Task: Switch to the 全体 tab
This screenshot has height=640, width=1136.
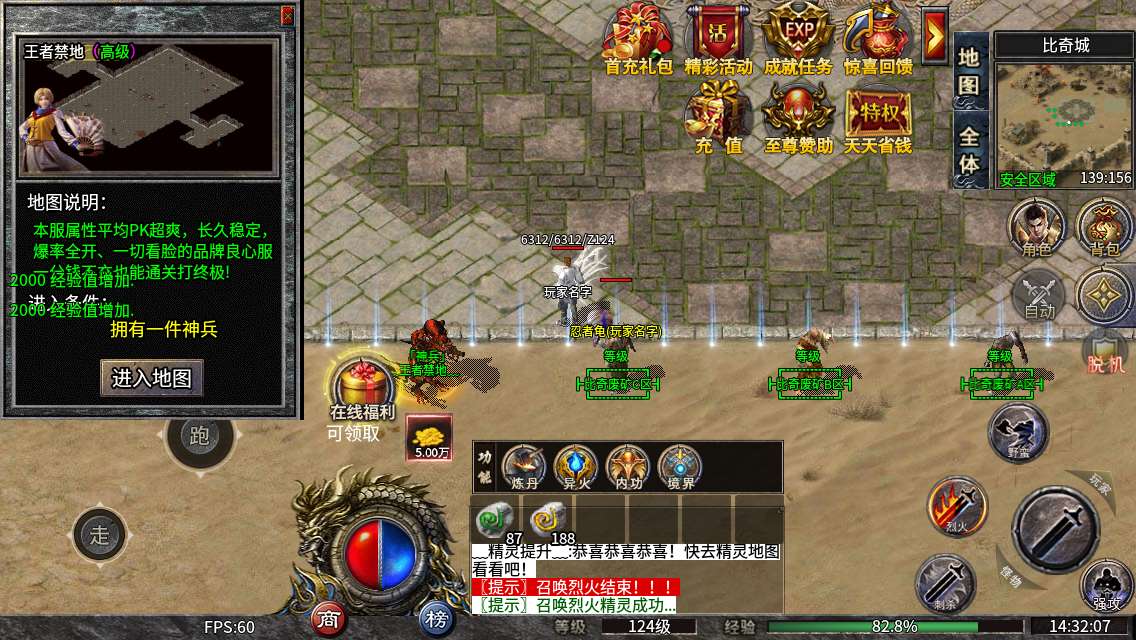Action: [x=969, y=150]
